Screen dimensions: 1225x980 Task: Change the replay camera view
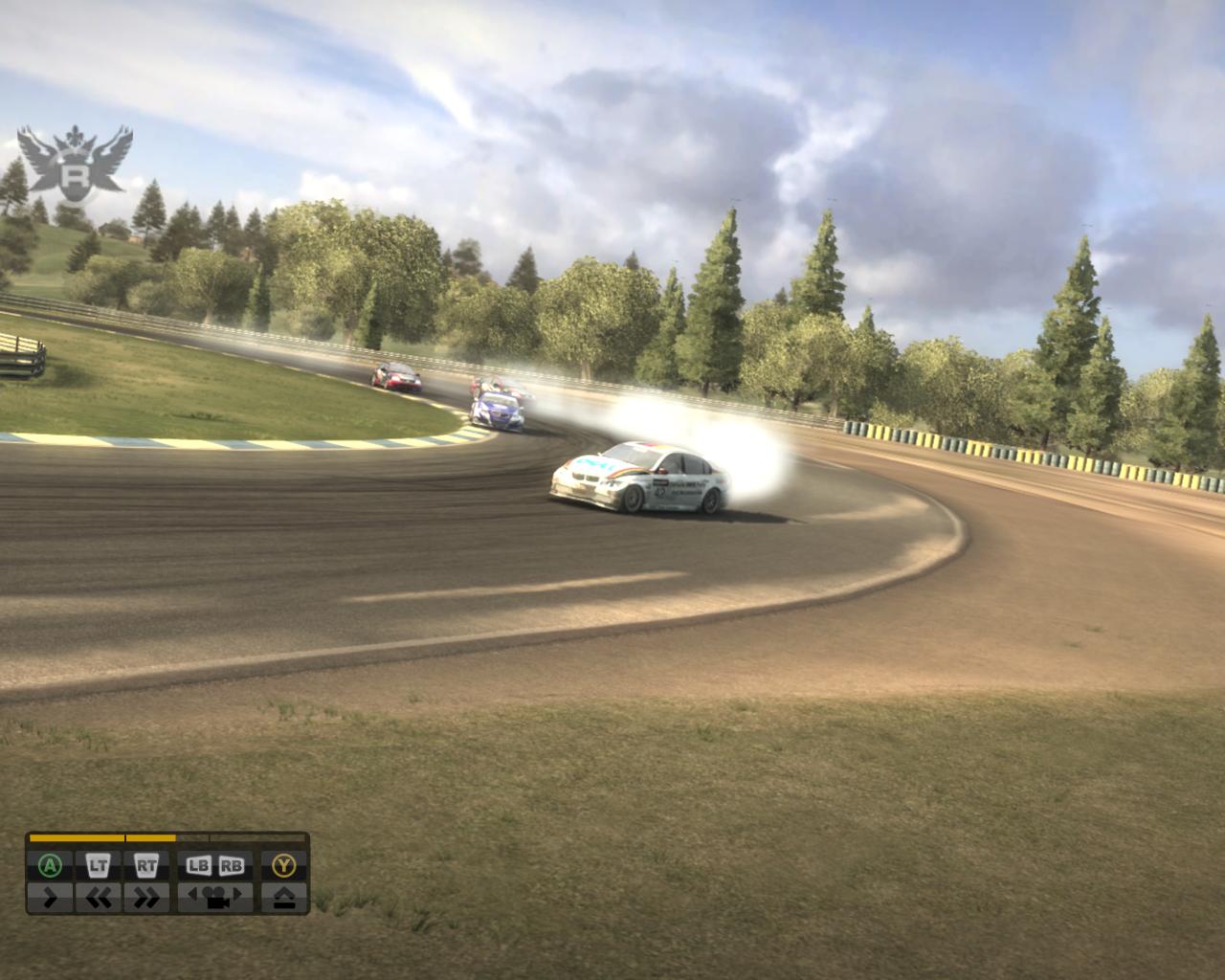click(x=215, y=898)
